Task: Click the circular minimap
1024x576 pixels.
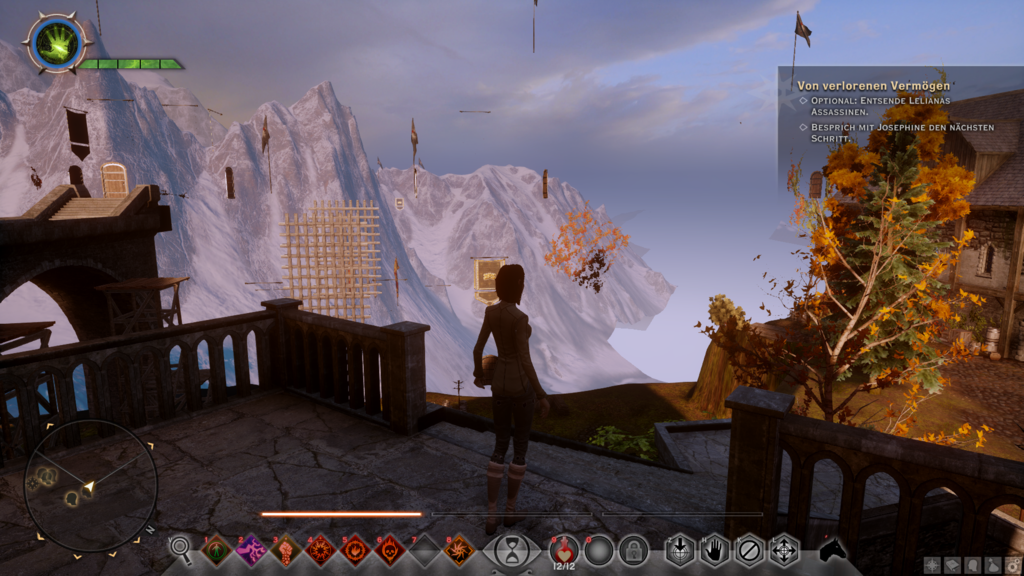Action: coord(89,486)
